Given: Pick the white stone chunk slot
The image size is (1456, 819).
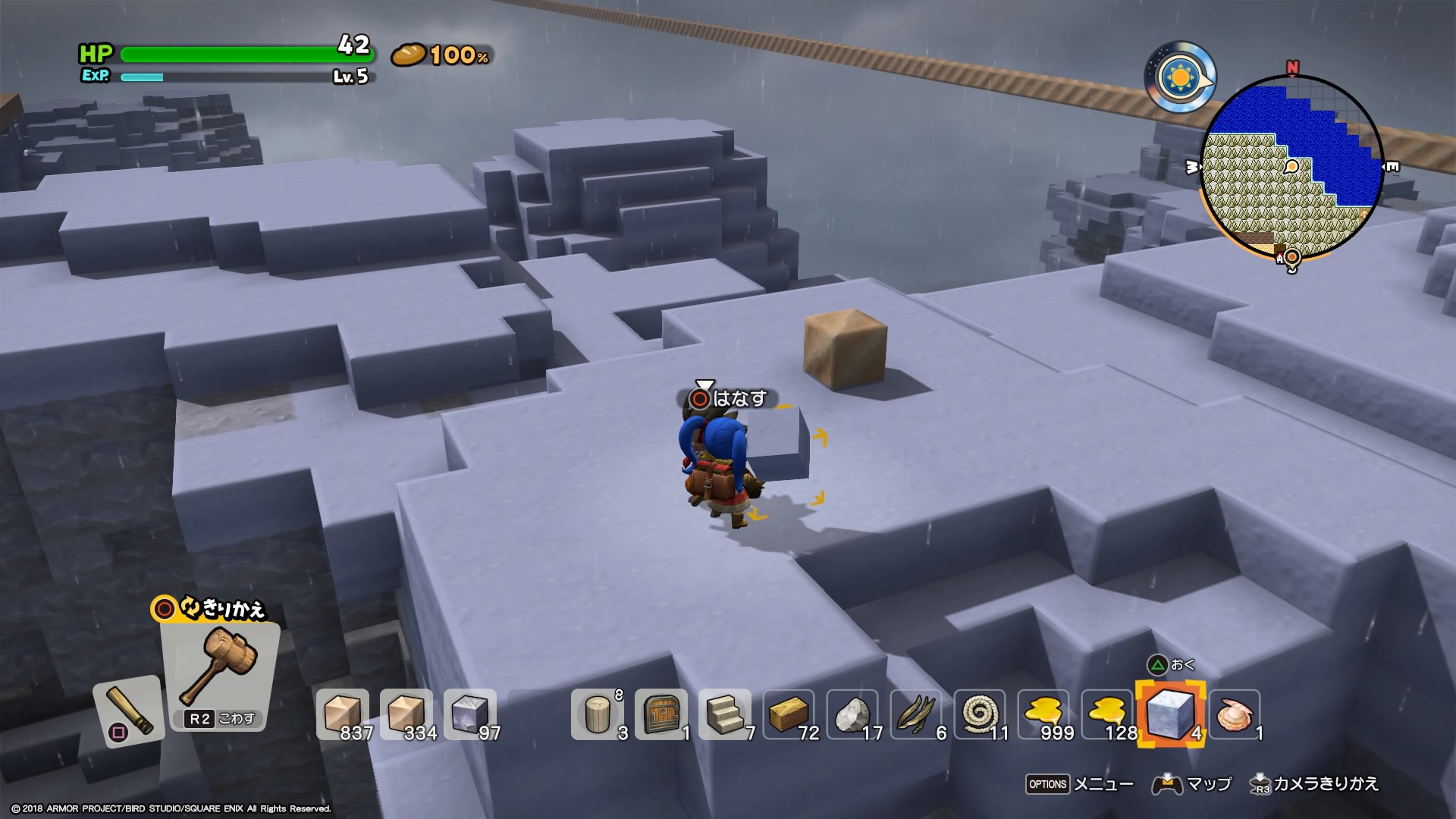Looking at the screenshot, I should click(x=852, y=714).
